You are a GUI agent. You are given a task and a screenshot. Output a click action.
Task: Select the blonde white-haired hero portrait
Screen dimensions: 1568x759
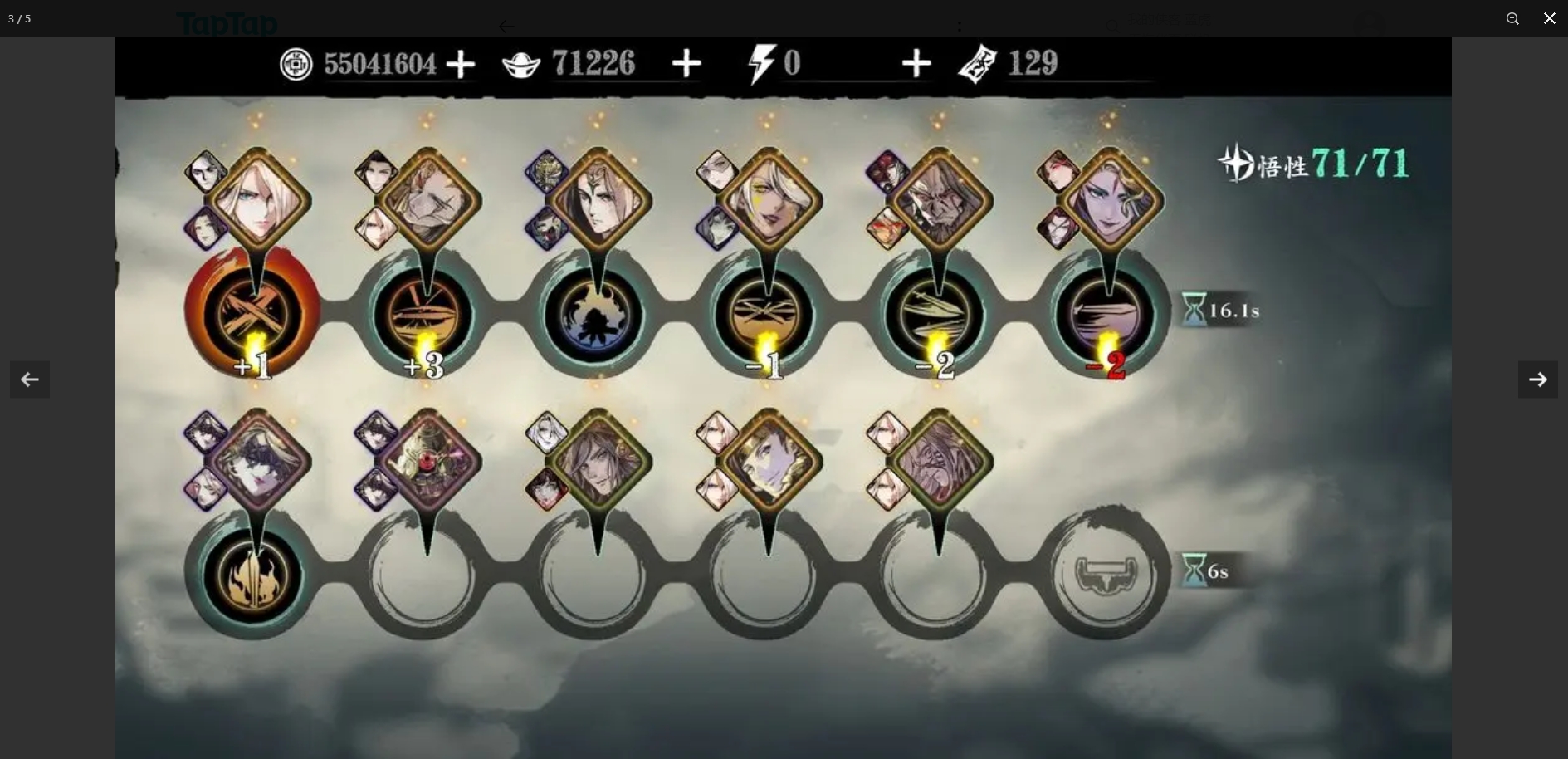pyautogui.click(x=257, y=200)
